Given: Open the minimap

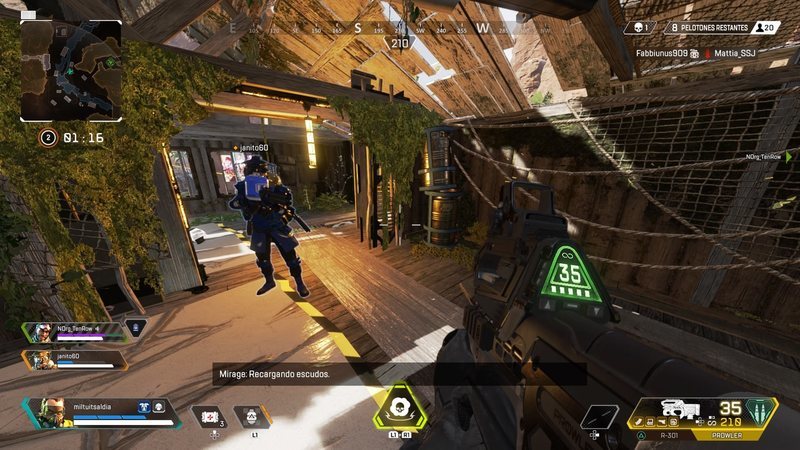Looking at the screenshot, I should click(70, 70).
